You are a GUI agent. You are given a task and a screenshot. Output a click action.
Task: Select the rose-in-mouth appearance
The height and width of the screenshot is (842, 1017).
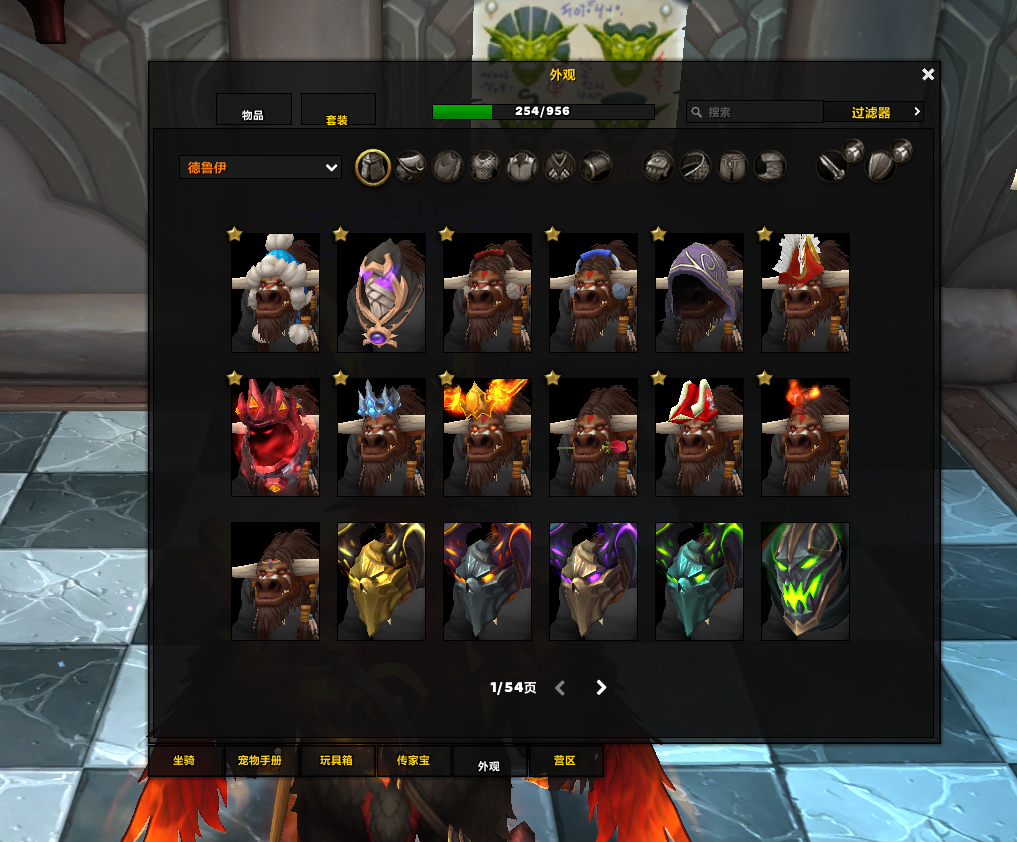(x=593, y=437)
